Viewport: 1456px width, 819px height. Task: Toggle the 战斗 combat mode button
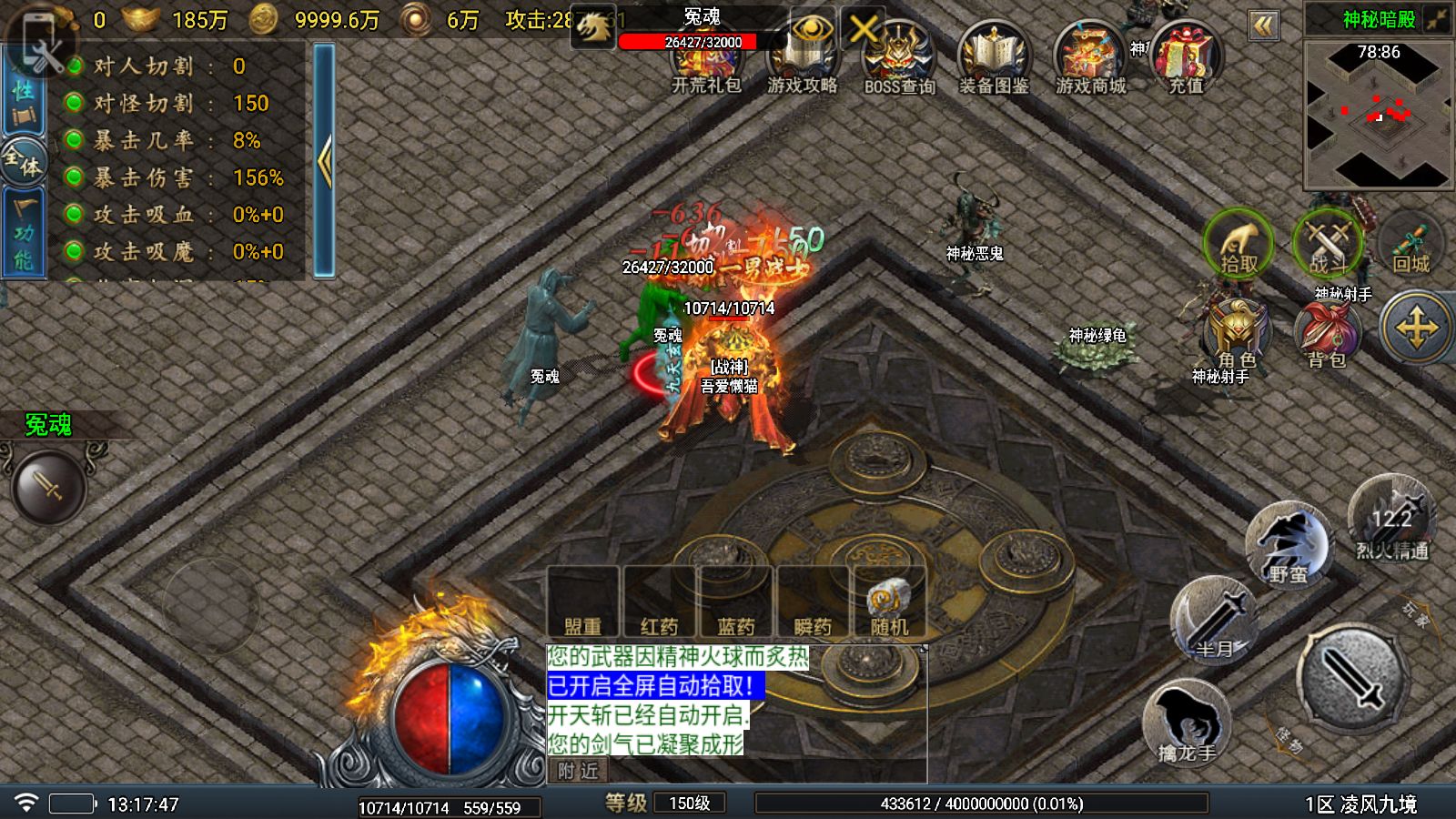click(x=1328, y=244)
